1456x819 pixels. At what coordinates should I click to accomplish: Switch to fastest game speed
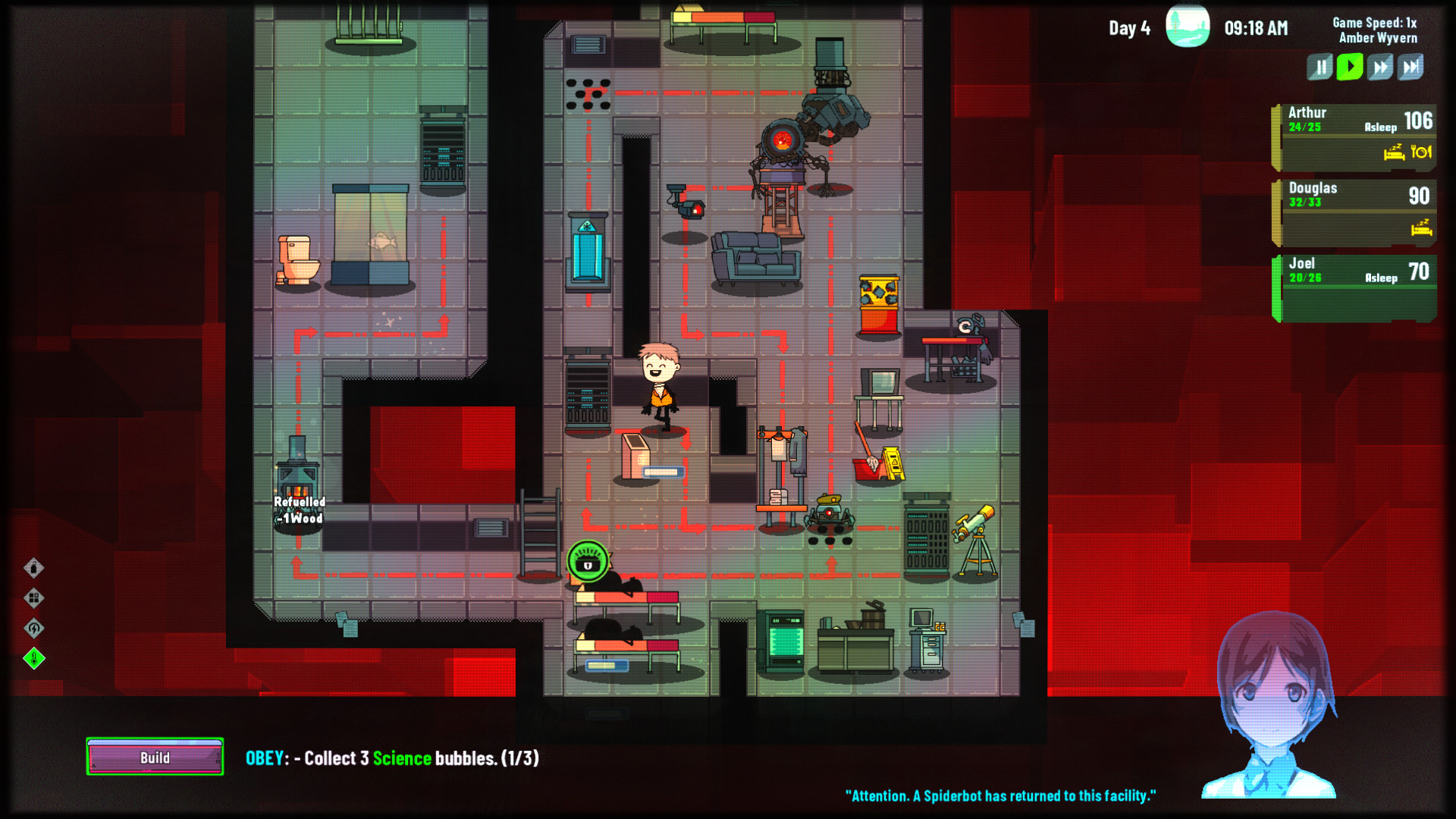point(1411,67)
